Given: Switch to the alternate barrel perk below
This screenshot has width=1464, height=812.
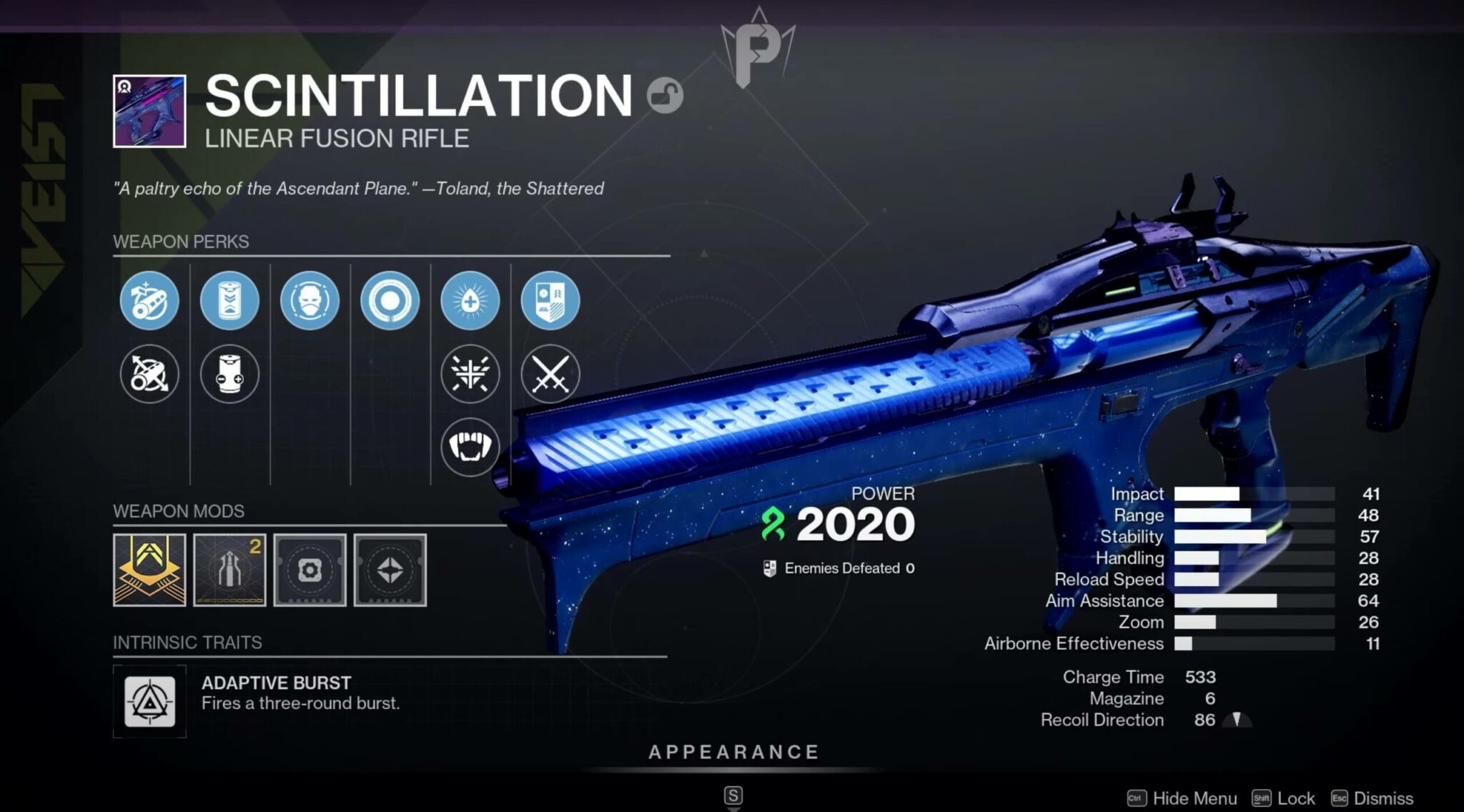Looking at the screenshot, I should pos(149,375).
